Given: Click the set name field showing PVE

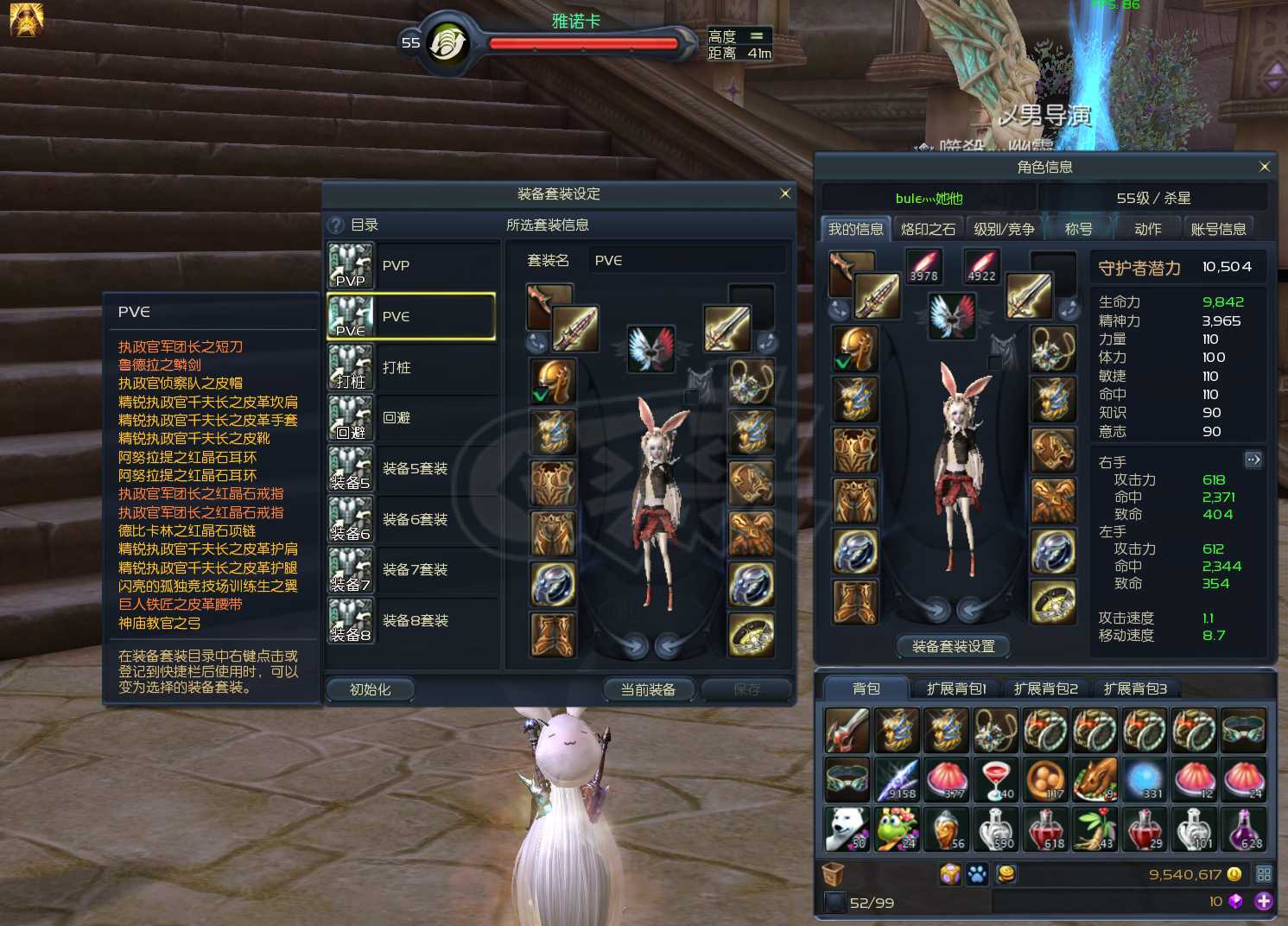Looking at the screenshot, I should pos(687,260).
